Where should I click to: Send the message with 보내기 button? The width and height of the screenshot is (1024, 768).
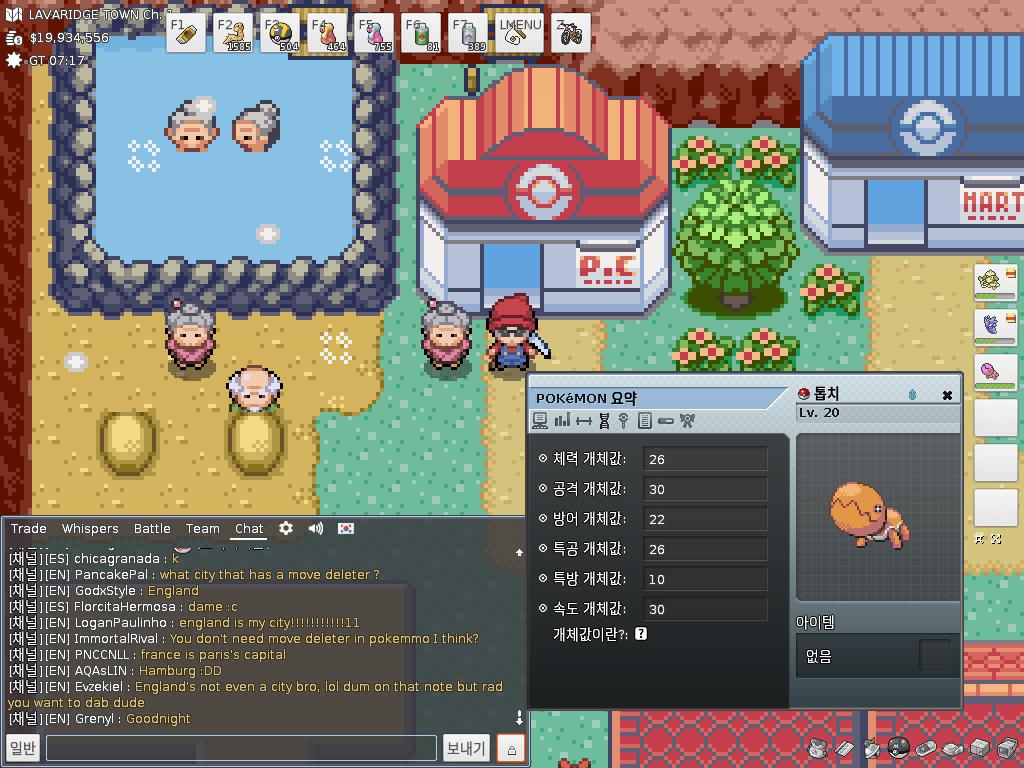click(x=466, y=748)
